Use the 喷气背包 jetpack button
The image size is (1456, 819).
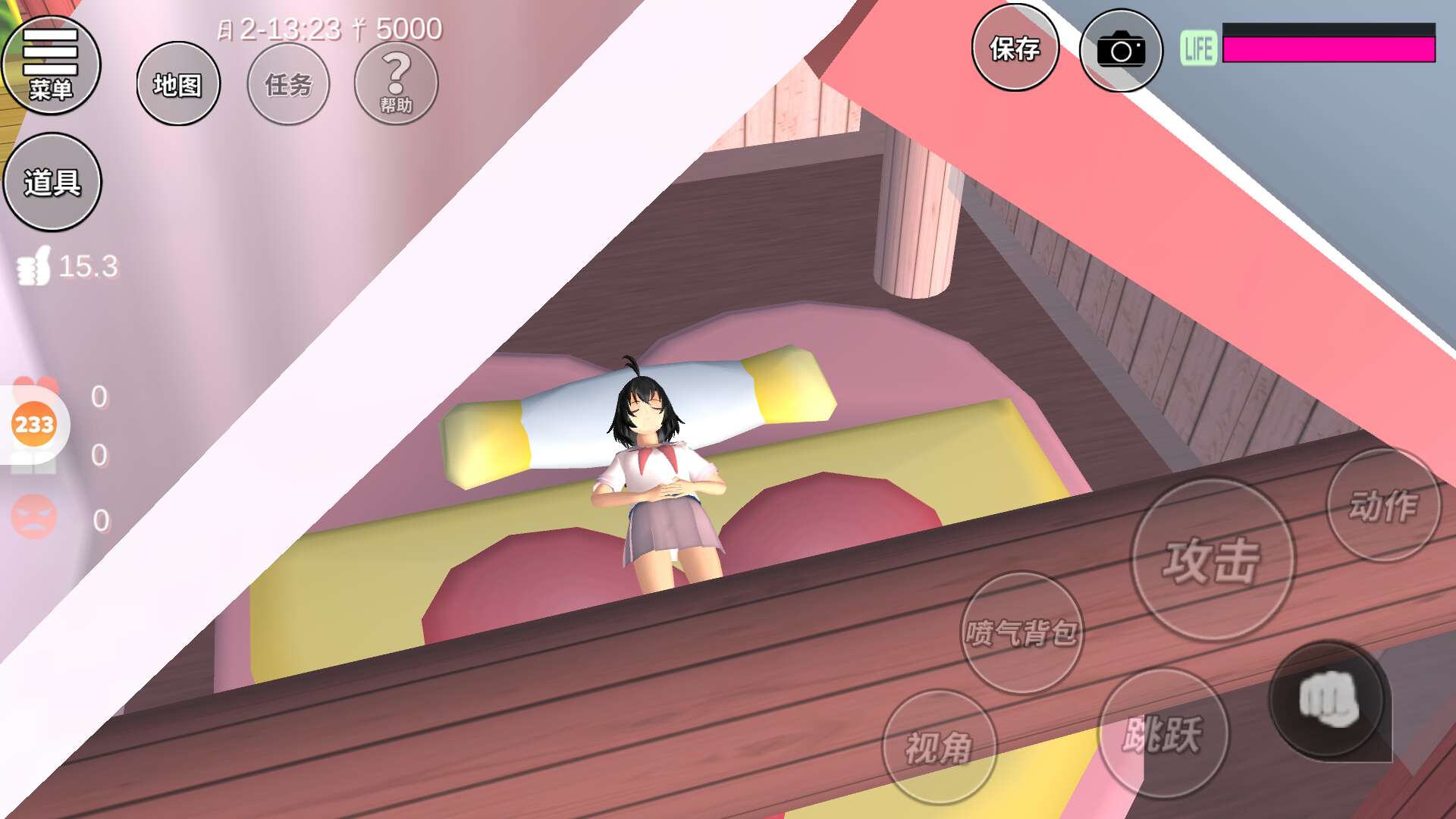click(x=1021, y=632)
